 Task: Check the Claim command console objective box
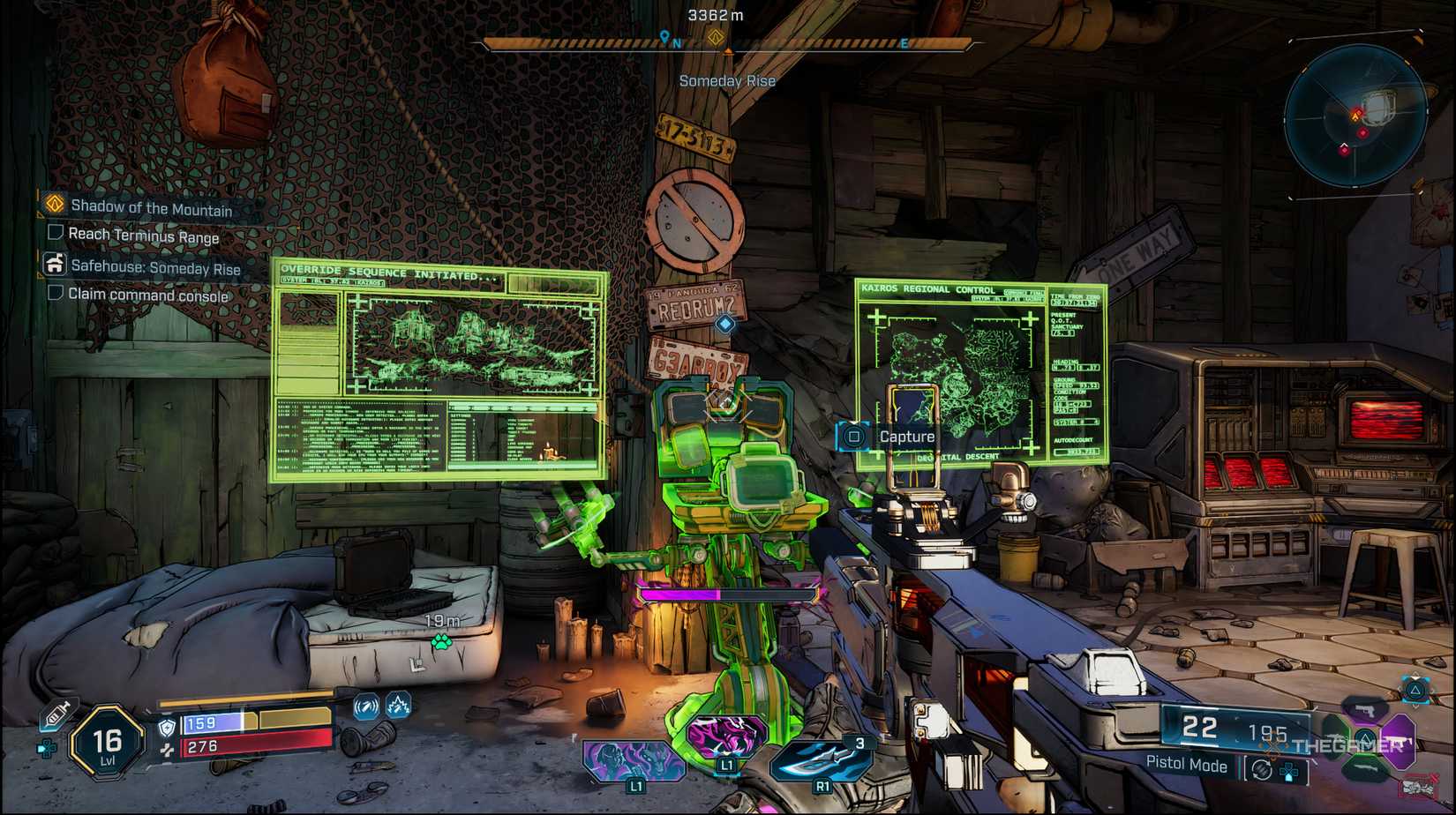pos(54,292)
